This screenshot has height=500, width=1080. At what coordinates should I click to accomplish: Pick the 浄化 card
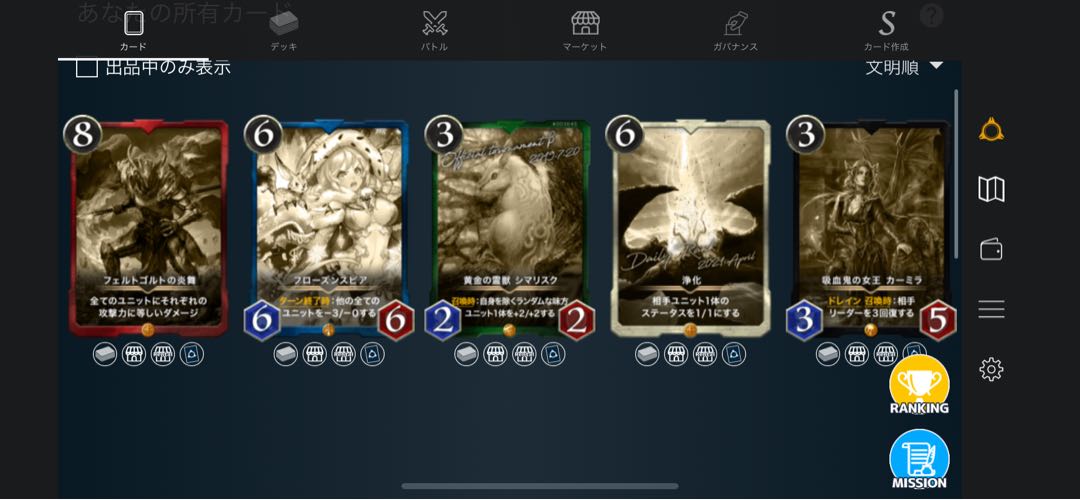[691, 228]
